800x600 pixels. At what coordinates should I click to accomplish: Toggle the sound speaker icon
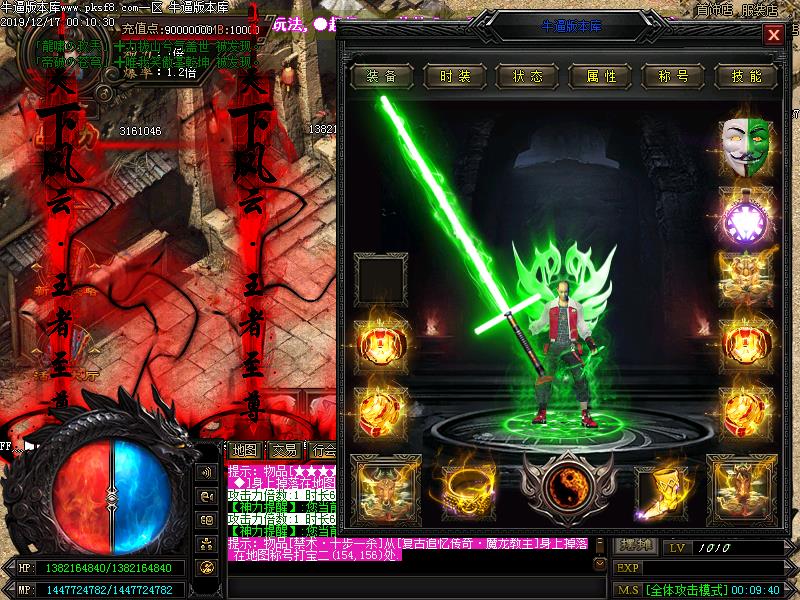coord(208,472)
